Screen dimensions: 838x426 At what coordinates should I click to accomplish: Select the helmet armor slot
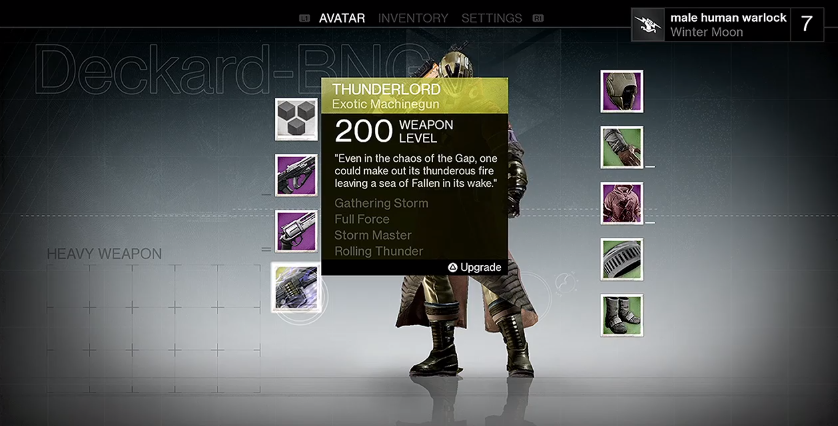pos(622,92)
